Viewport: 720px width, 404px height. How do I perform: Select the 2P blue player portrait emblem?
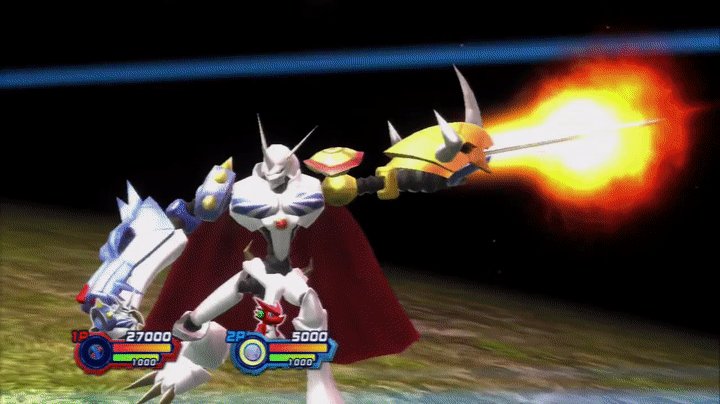pos(253,351)
